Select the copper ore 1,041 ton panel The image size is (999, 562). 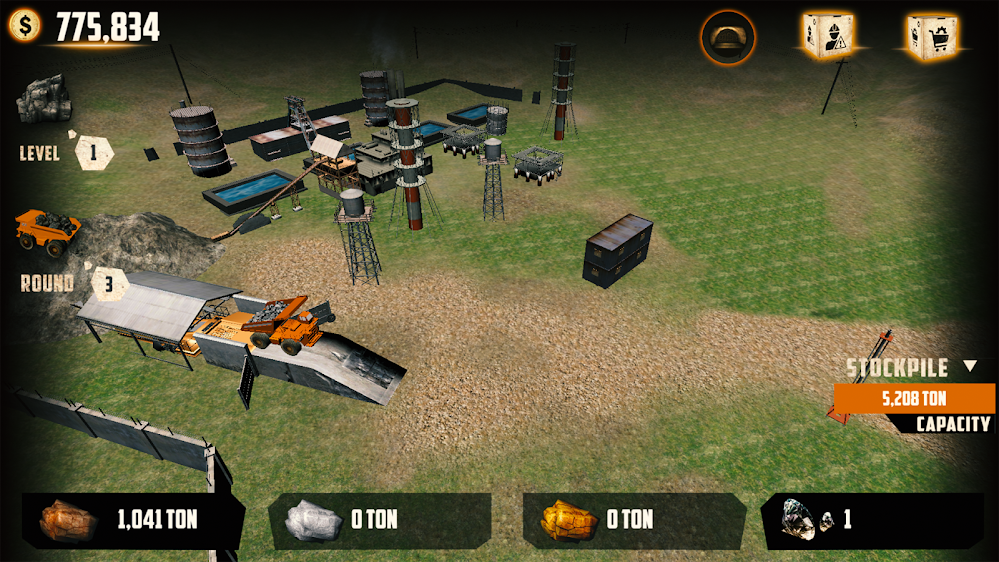point(133,520)
